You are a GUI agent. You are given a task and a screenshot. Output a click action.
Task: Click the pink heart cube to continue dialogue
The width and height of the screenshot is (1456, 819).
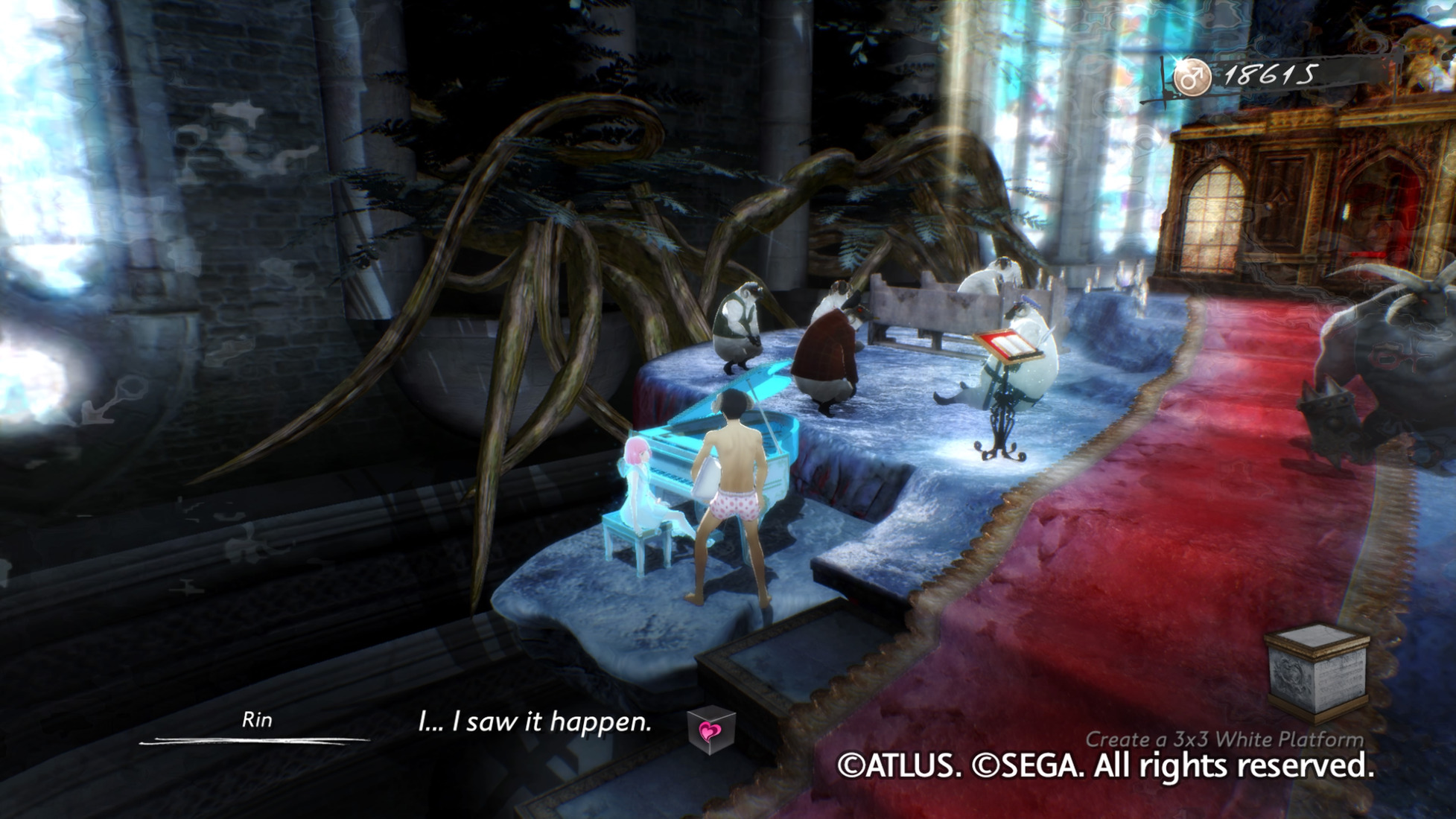click(x=711, y=731)
